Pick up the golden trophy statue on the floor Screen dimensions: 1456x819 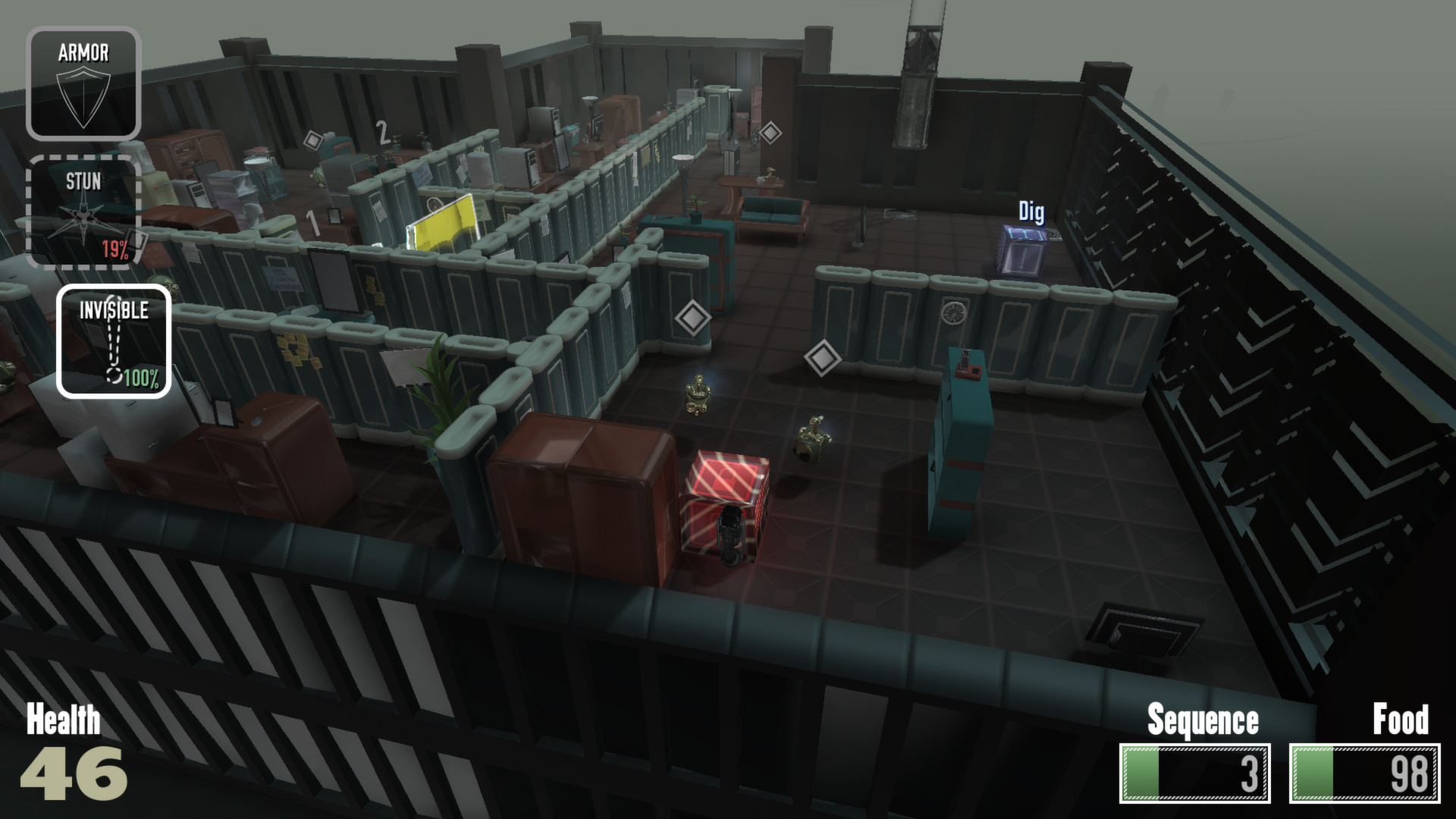(697, 394)
